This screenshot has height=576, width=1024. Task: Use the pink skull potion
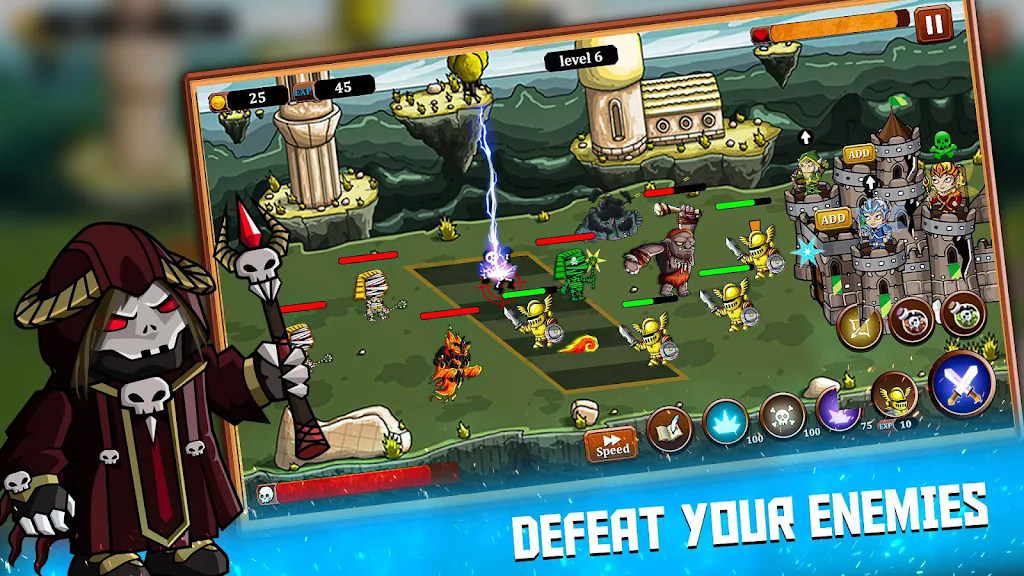pyautogui.click(x=911, y=319)
